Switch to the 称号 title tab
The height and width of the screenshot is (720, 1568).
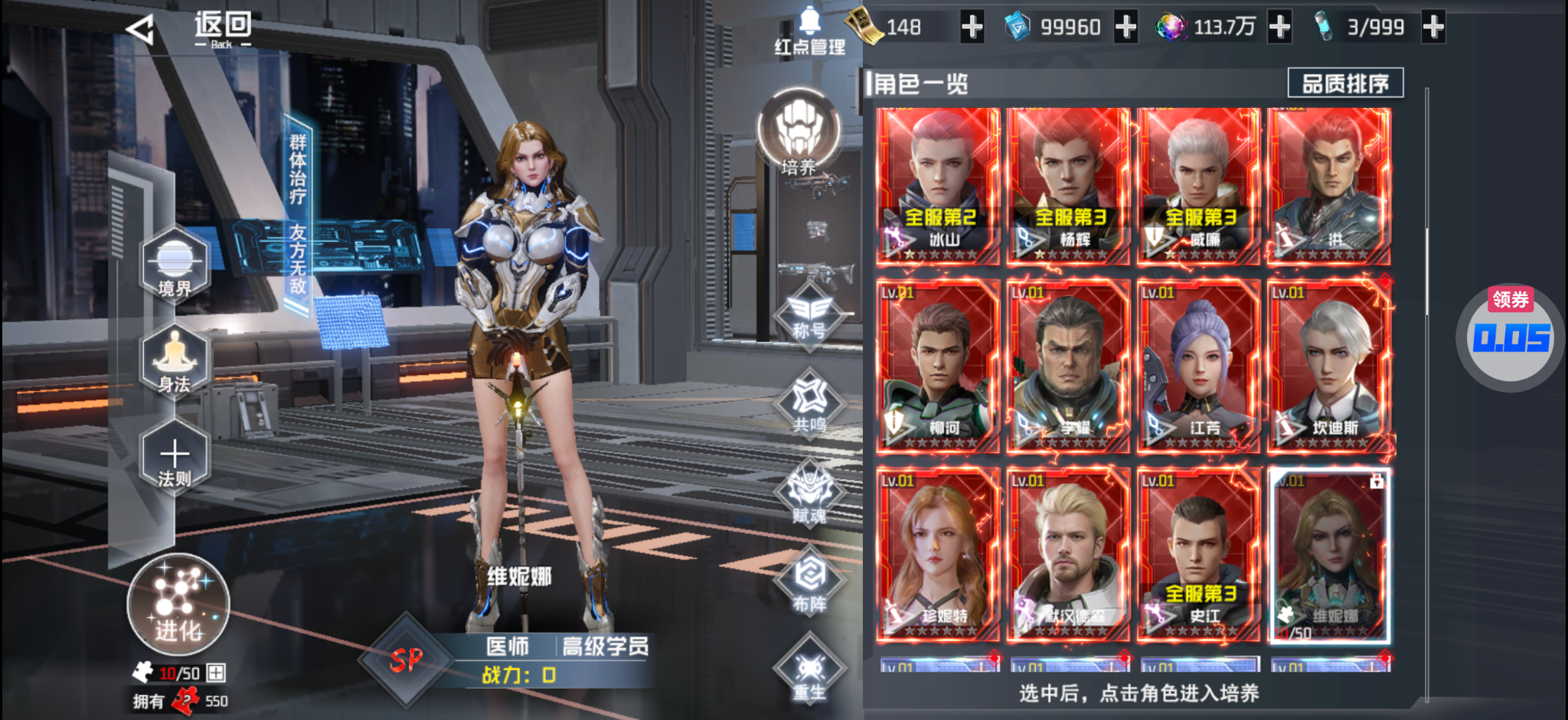[809, 315]
